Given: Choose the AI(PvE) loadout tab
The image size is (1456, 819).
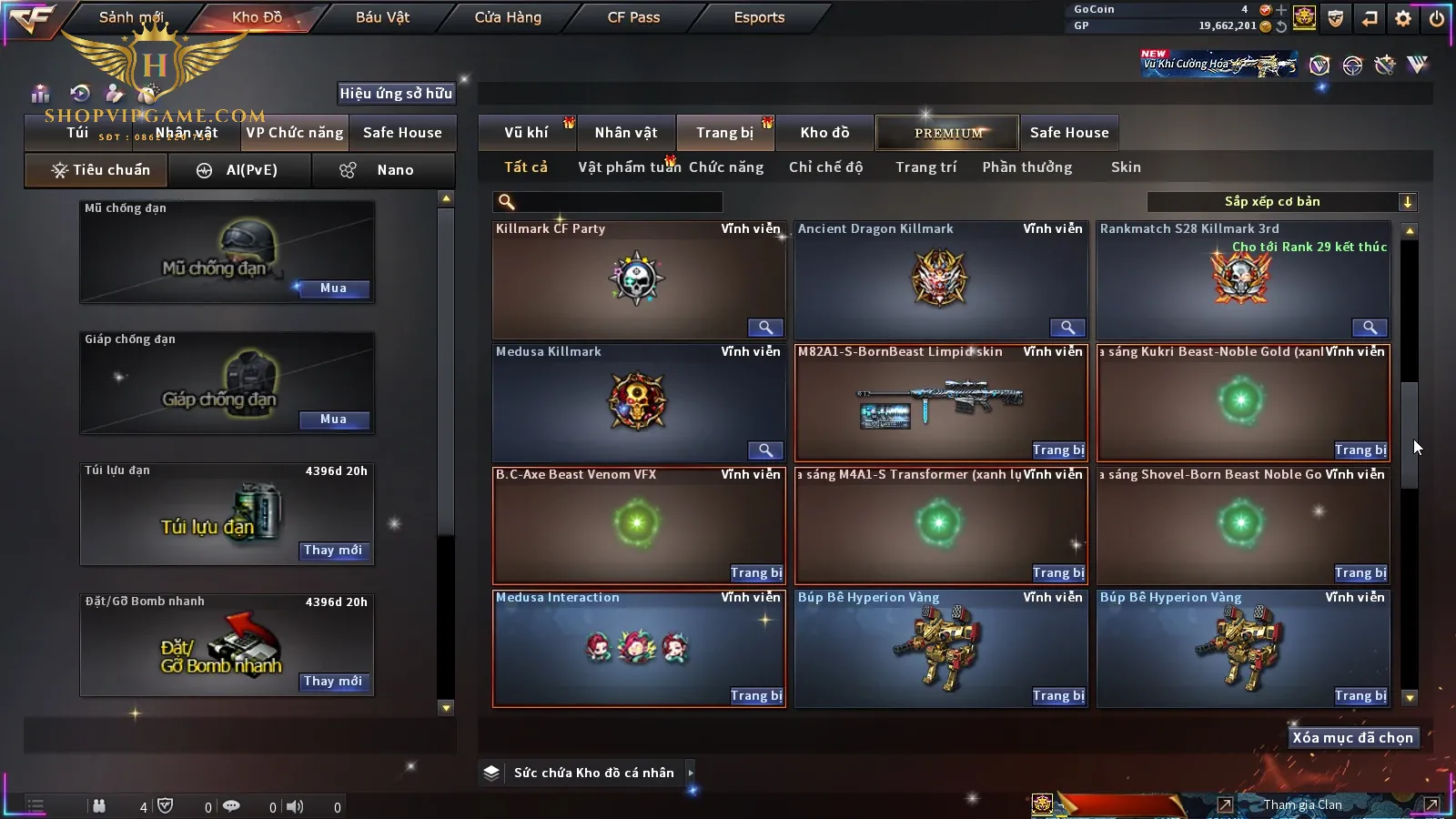Looking at the screenshot, I should click(240, 170).
